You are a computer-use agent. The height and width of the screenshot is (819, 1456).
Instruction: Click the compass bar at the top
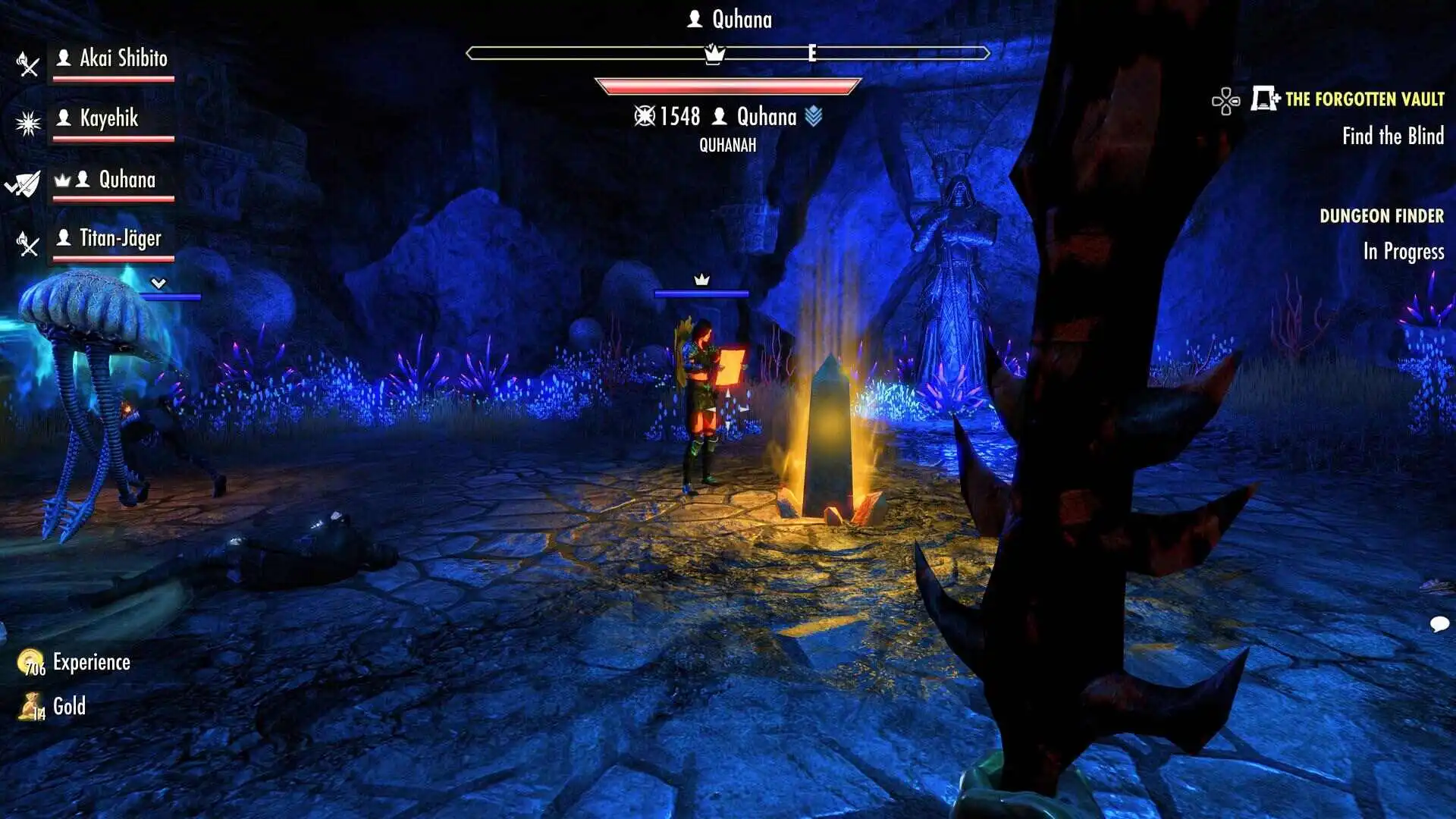[727, 53]
